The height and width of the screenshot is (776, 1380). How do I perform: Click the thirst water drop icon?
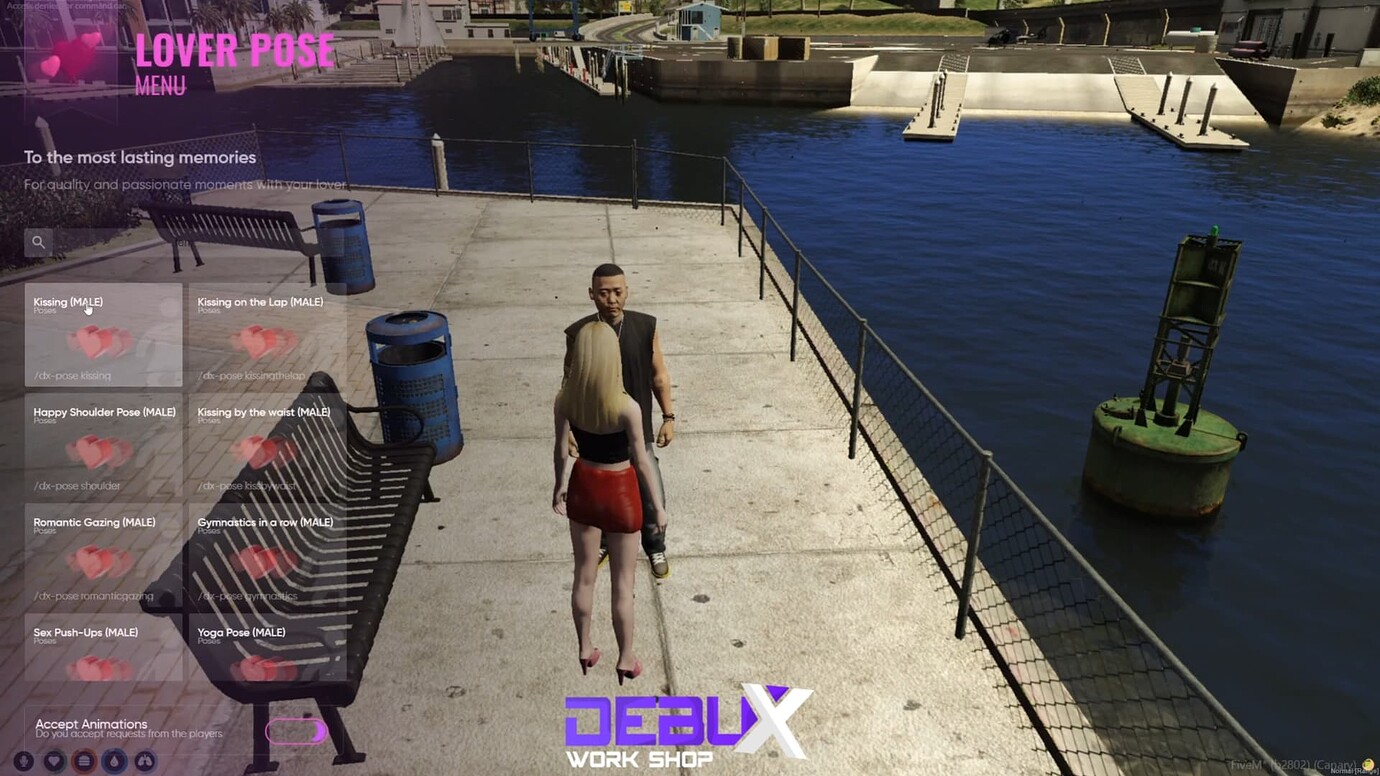click(x=114, y=761)
